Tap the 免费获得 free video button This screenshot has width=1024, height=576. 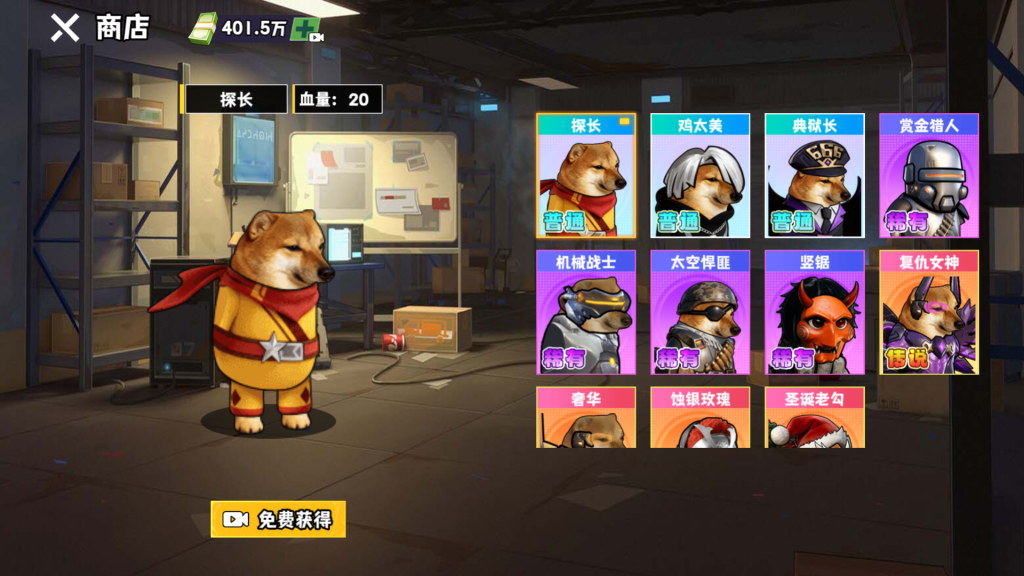point(278,519)
